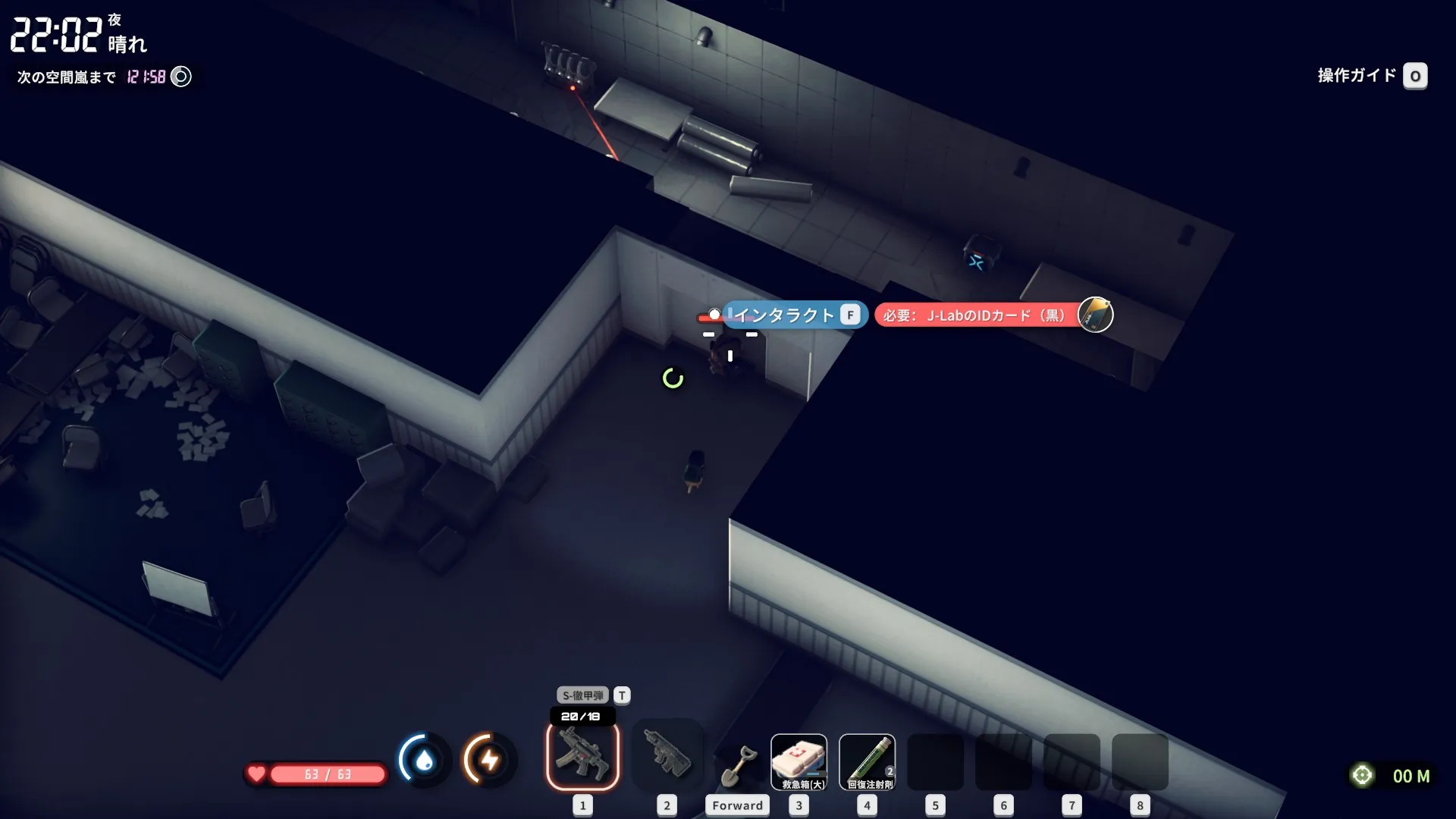Use the large first aid kit

pyautogui.click(x=799, y=761)
